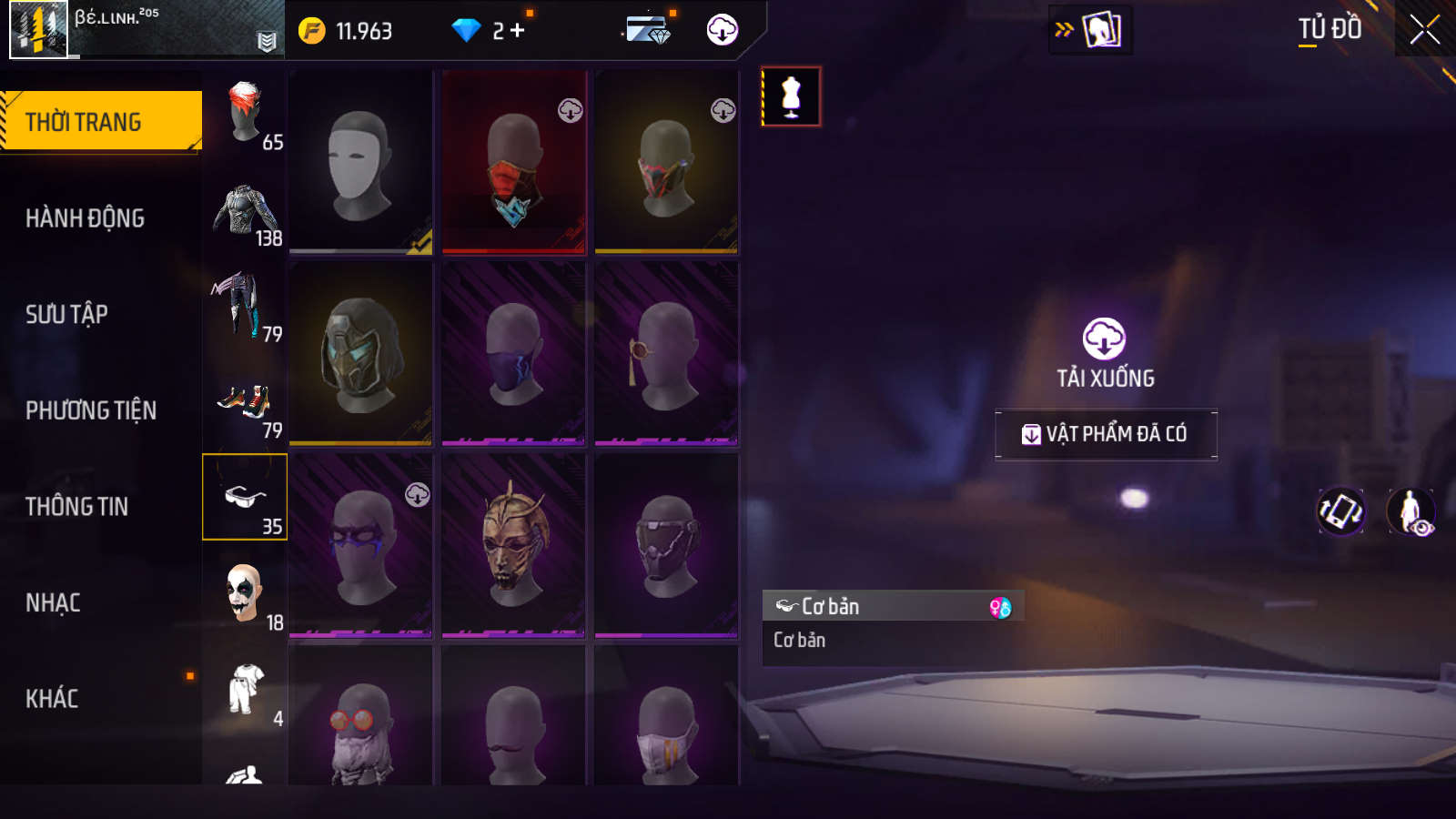This screenshot has width=1456, height=819.
Task: Open the shoes category showing 79
Action: tap(245, 405)
